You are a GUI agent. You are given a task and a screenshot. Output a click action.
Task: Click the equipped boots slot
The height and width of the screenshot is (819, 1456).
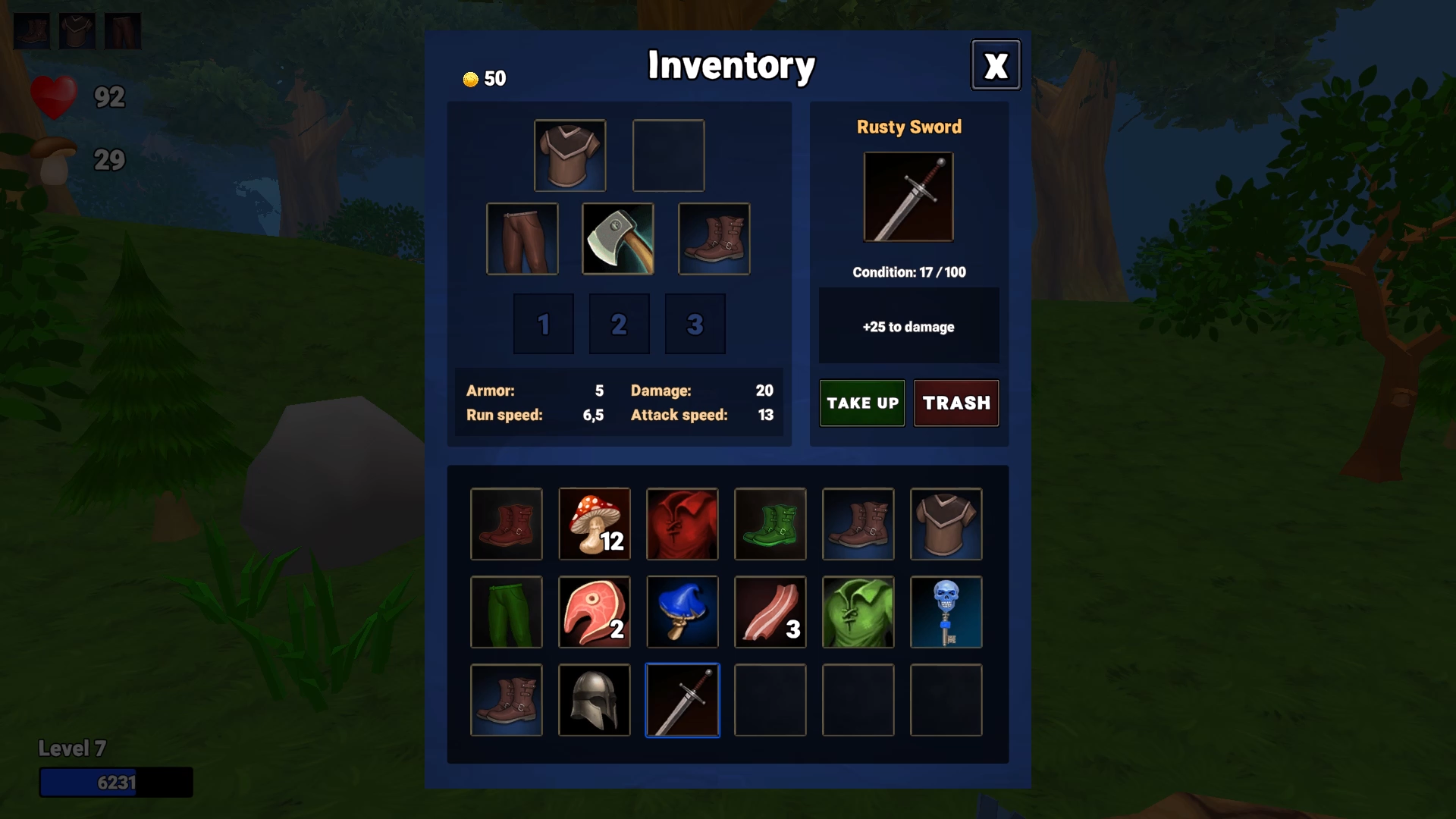[714, 239]
